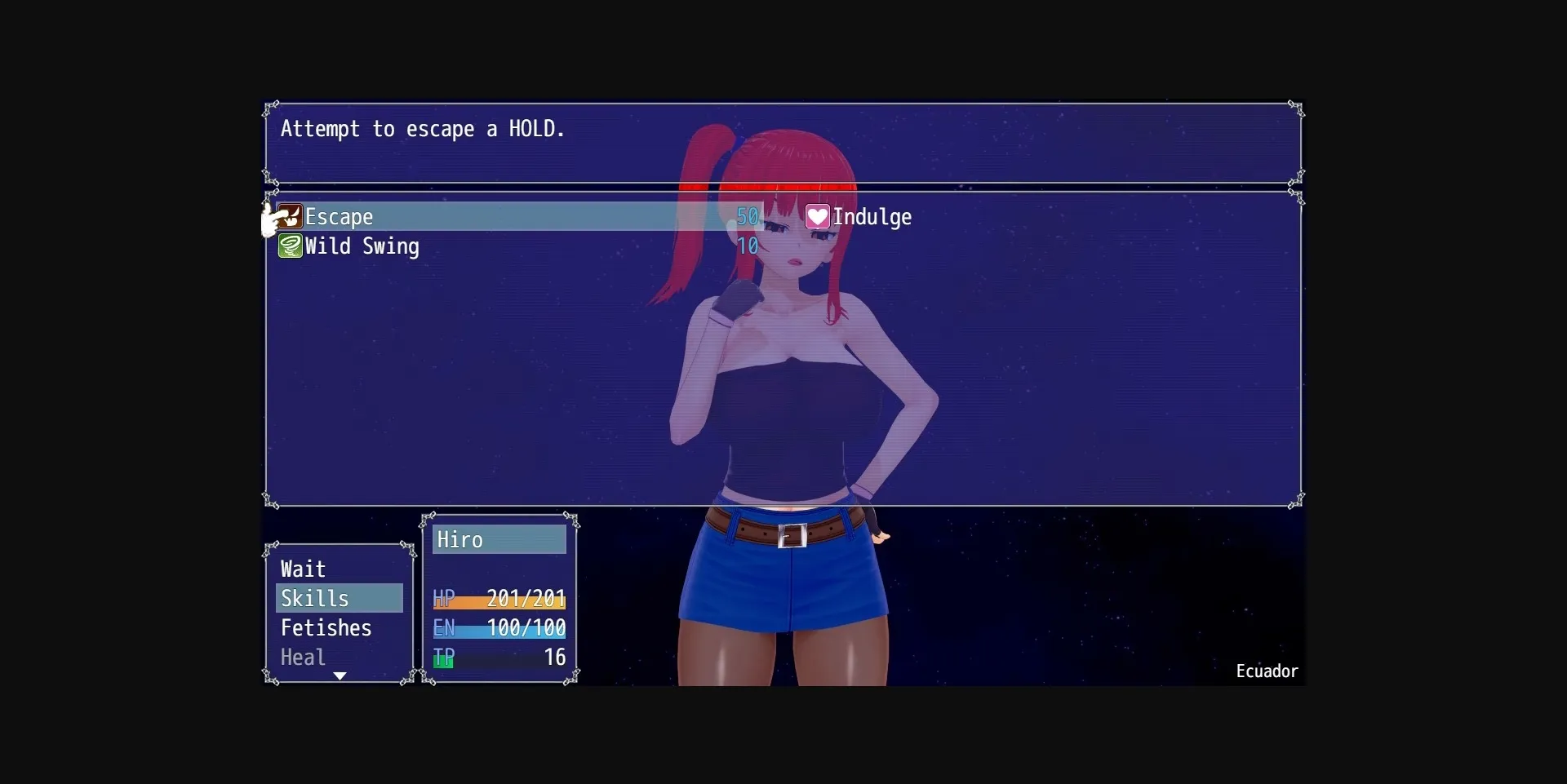Screen dimensions: 1567x784
Task: Select the Wait command
Action: tap(303, 569)
